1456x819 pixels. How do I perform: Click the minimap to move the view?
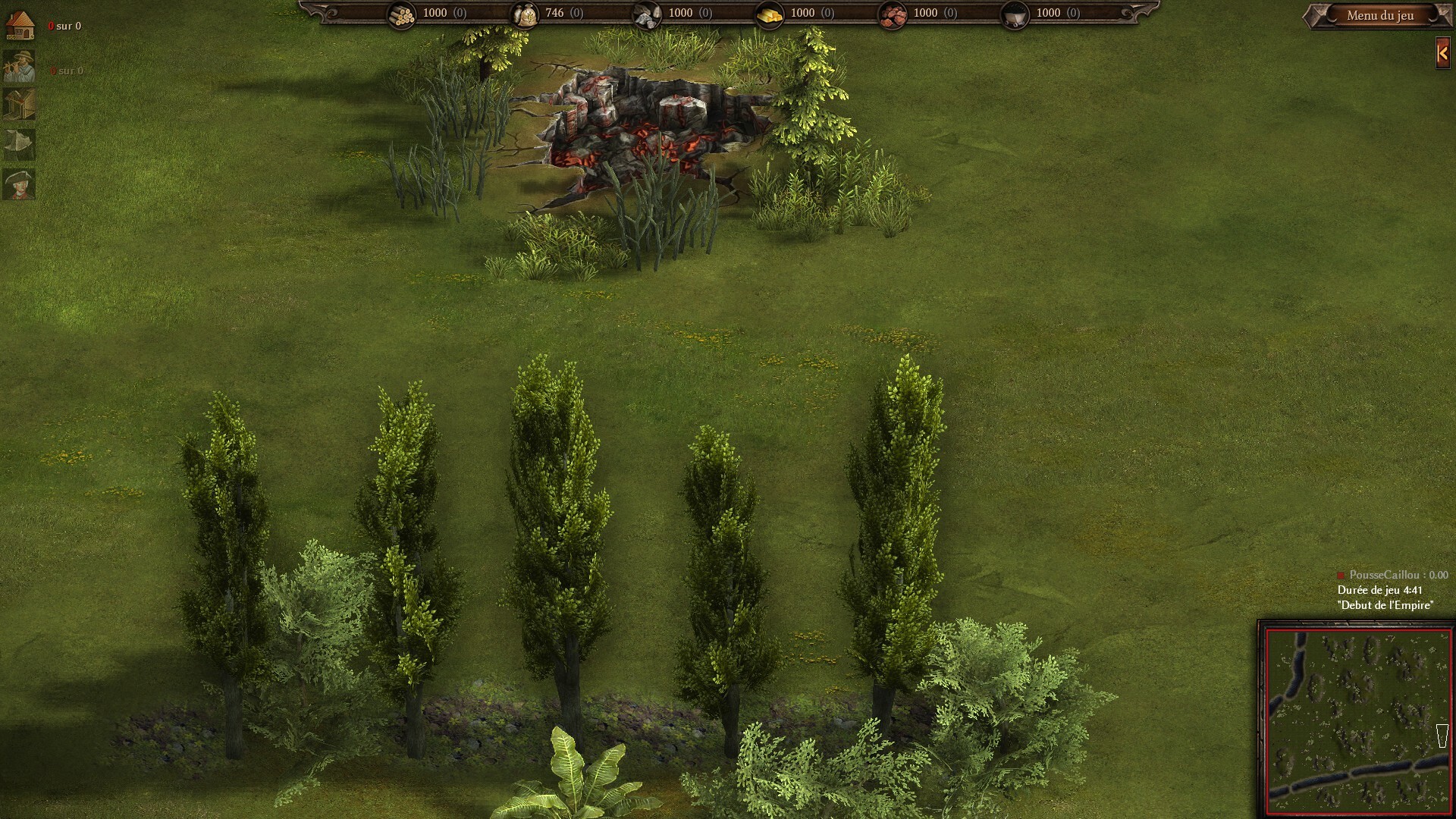click(1357, 718)
